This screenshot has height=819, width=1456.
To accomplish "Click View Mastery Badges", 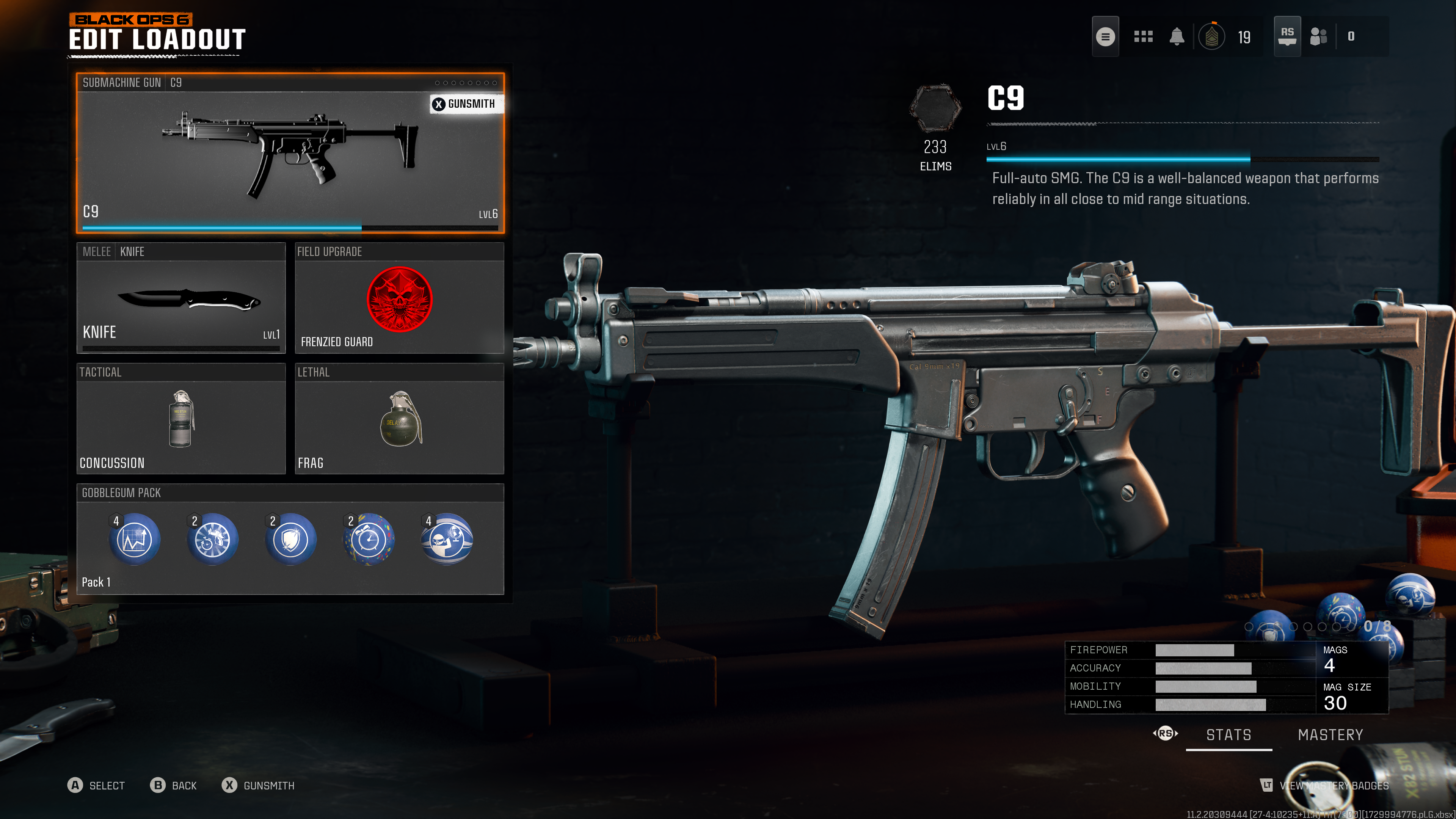I will click(x=1326, y=786).
